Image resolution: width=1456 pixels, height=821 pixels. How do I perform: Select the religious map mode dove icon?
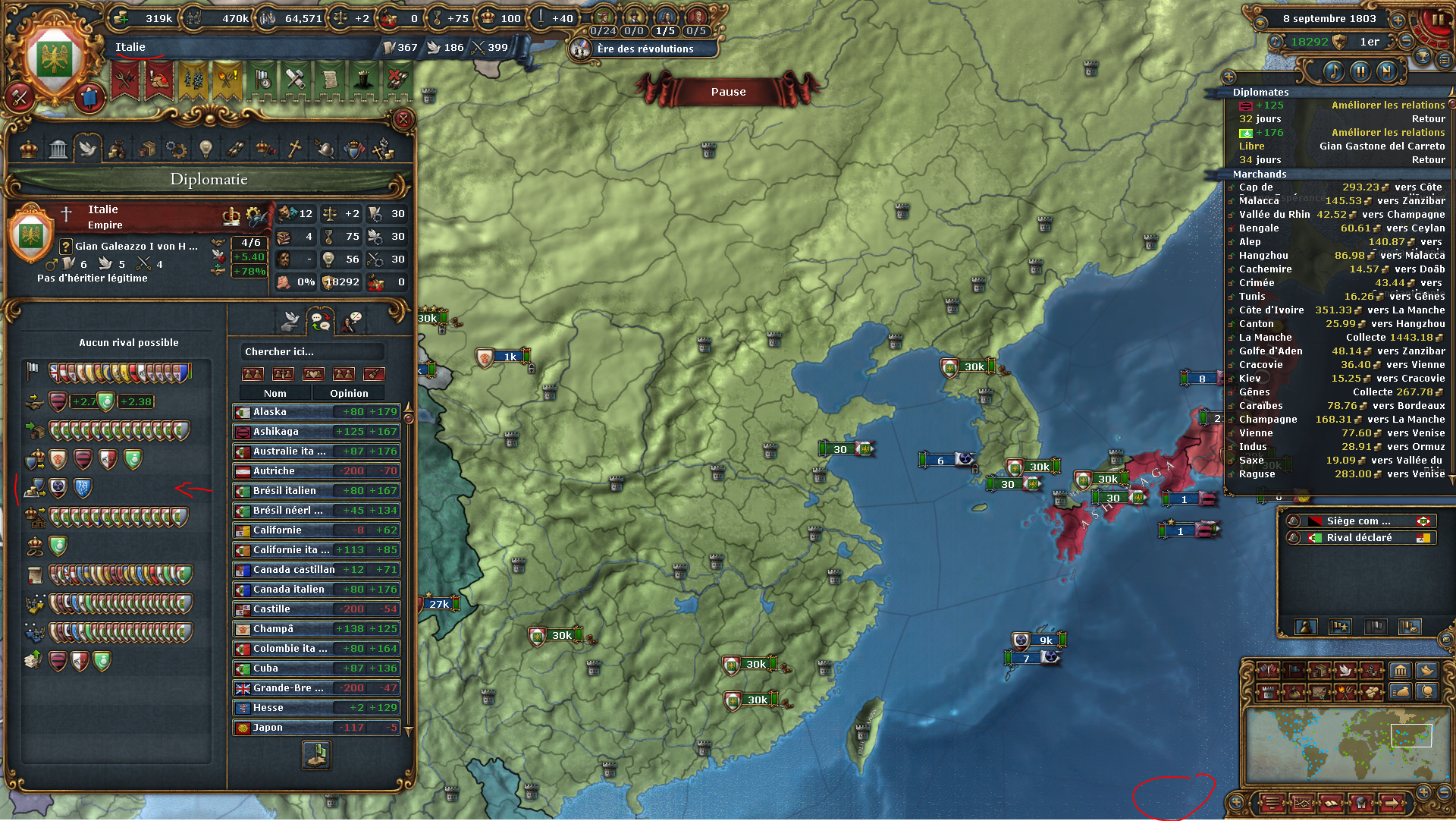(x=1345, y=670)
